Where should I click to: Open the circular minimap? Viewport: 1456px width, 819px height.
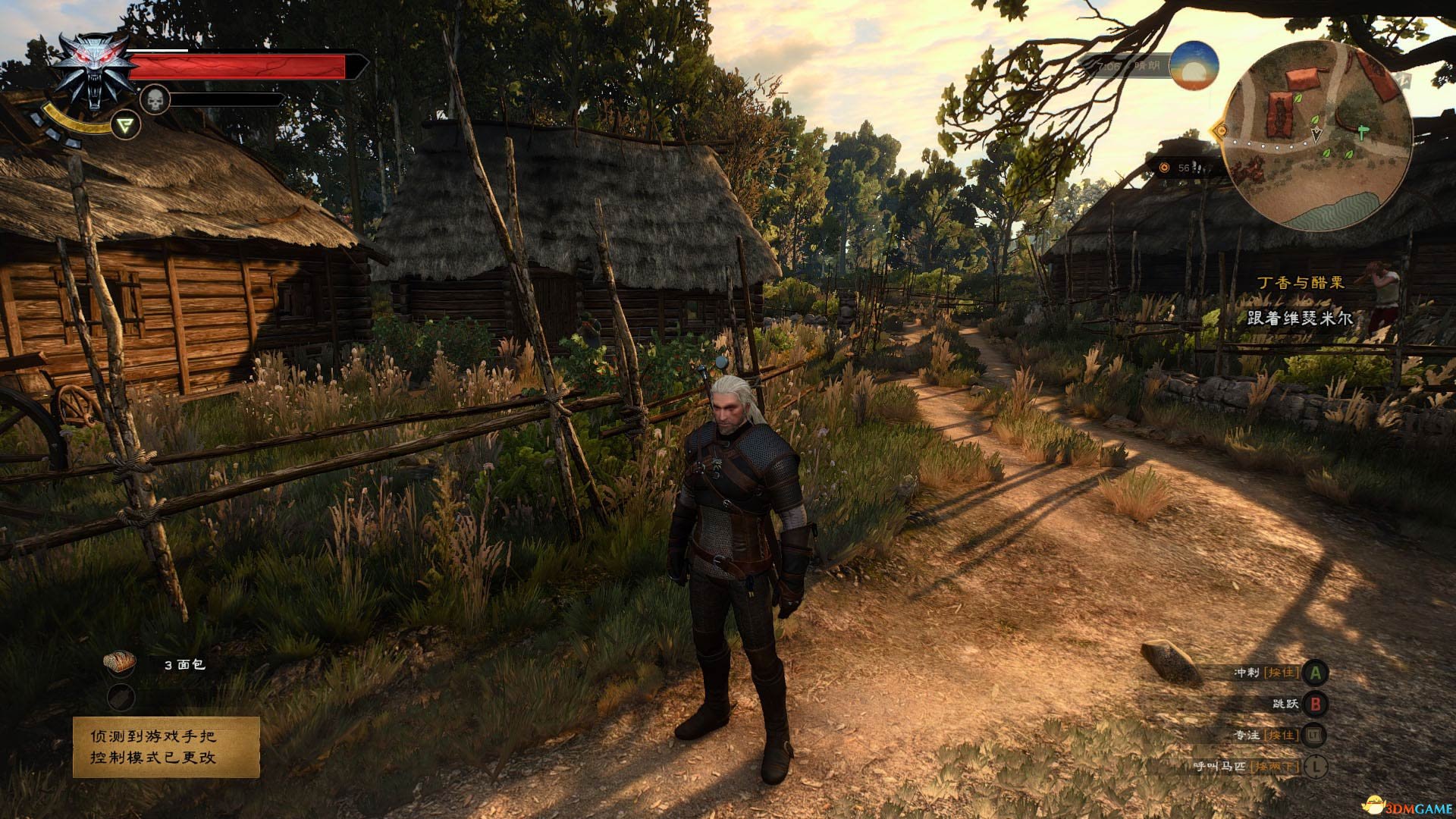(x=1318, y=136)
